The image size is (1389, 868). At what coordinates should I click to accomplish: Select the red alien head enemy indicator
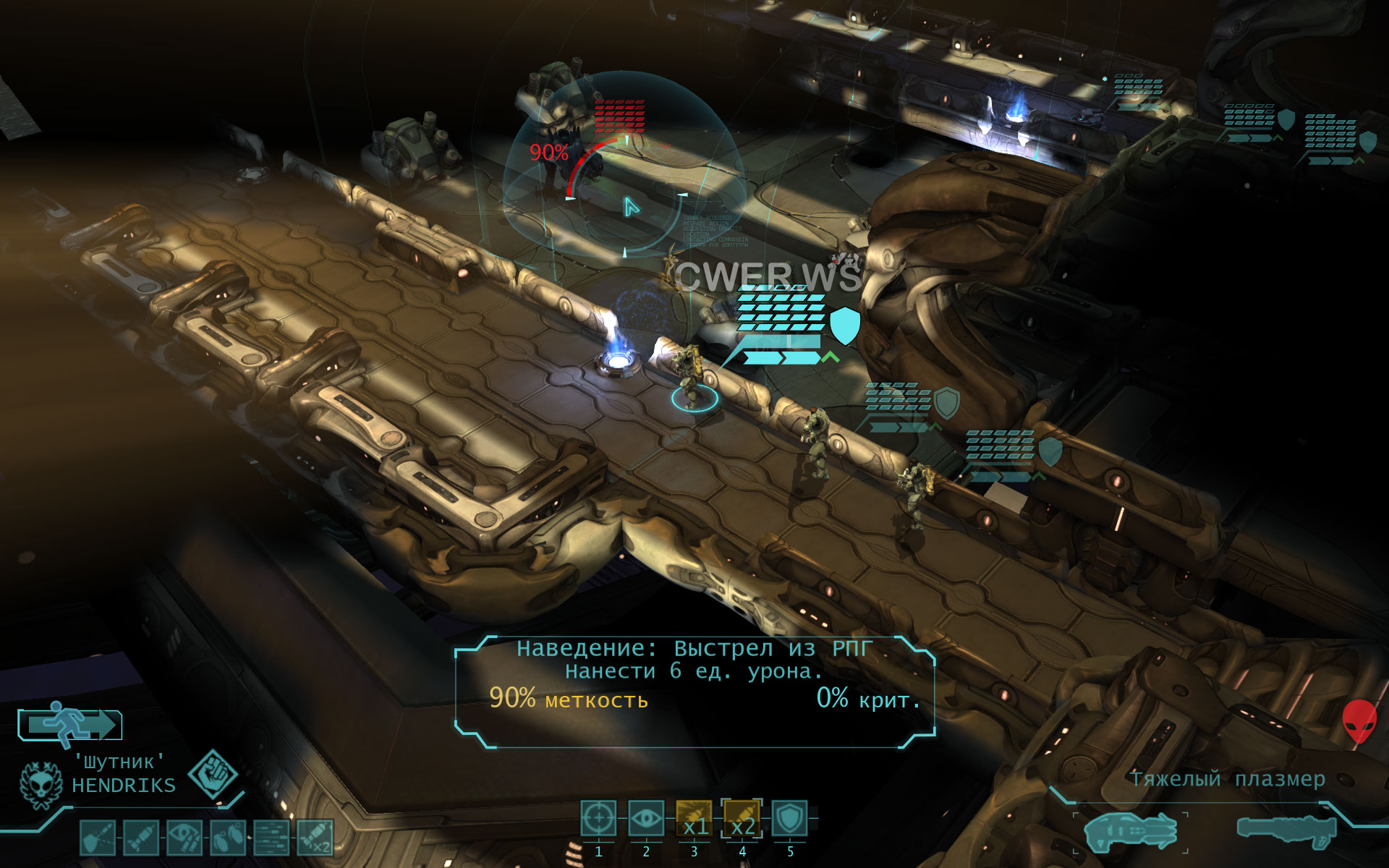click(1359, 720)
